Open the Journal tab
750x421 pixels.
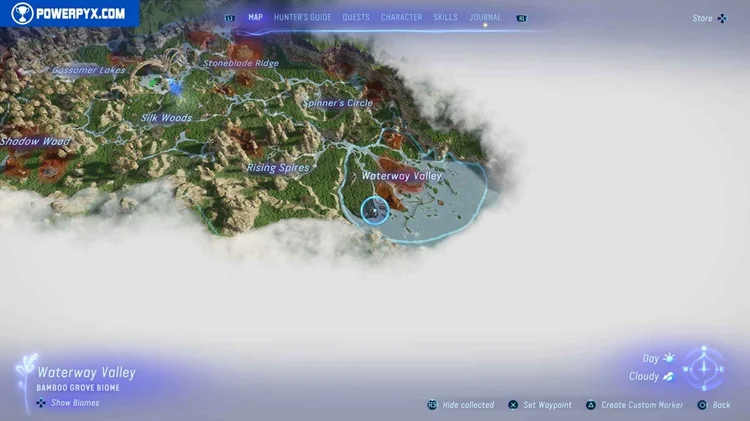485,17
